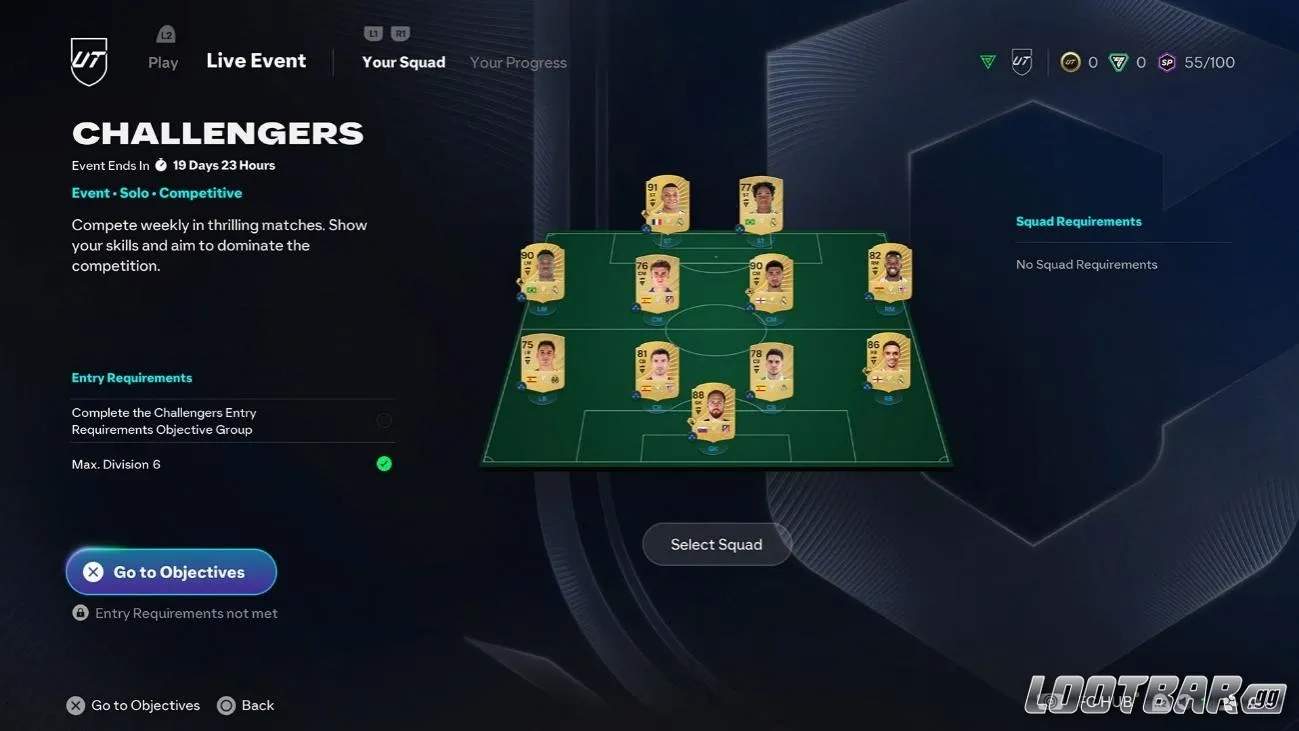This screenshot has height=731, width=1299.
Task: Select the camera icon above Play
Action: 163,33
